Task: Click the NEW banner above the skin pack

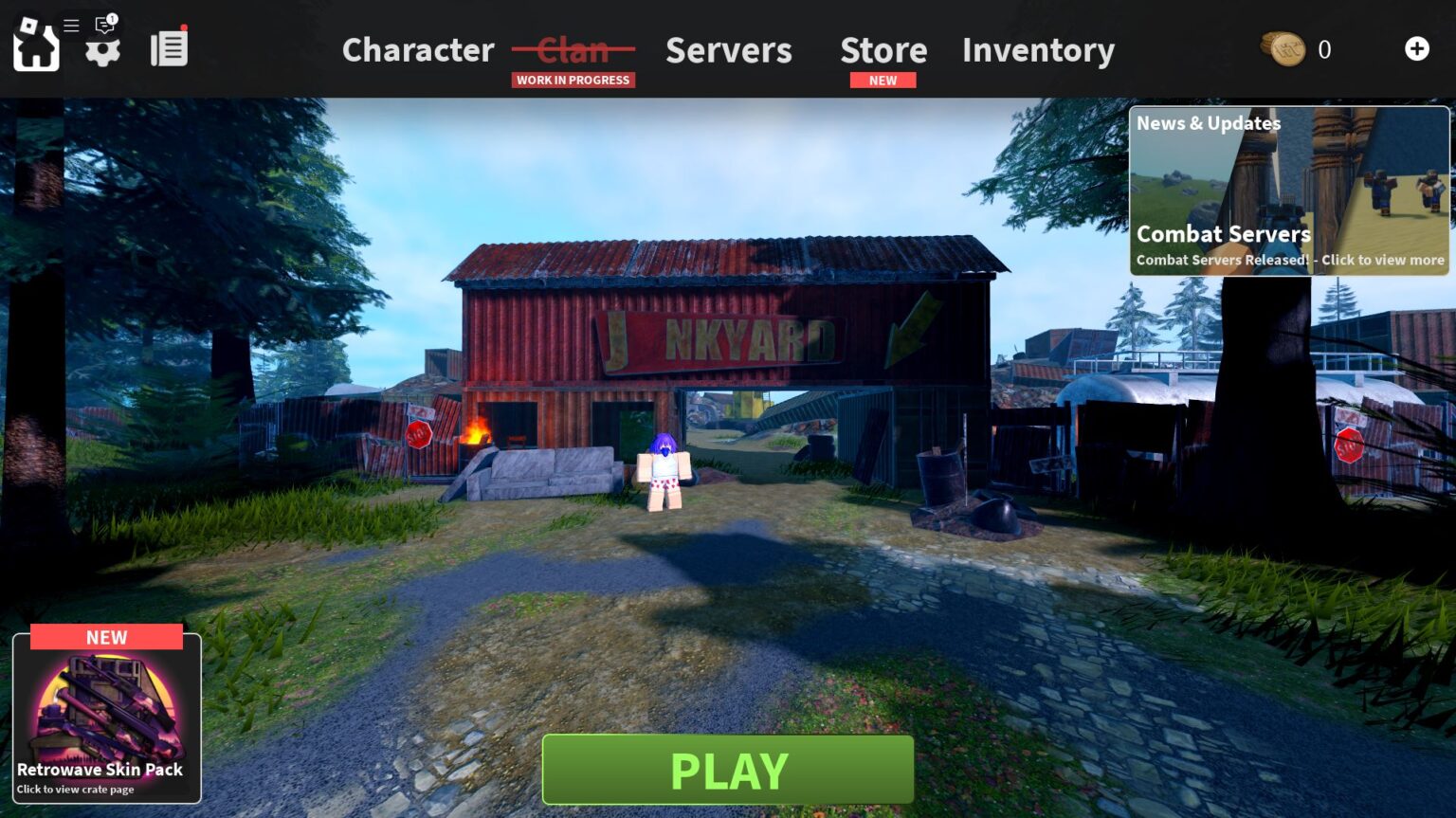Action: tap(105, 637)
